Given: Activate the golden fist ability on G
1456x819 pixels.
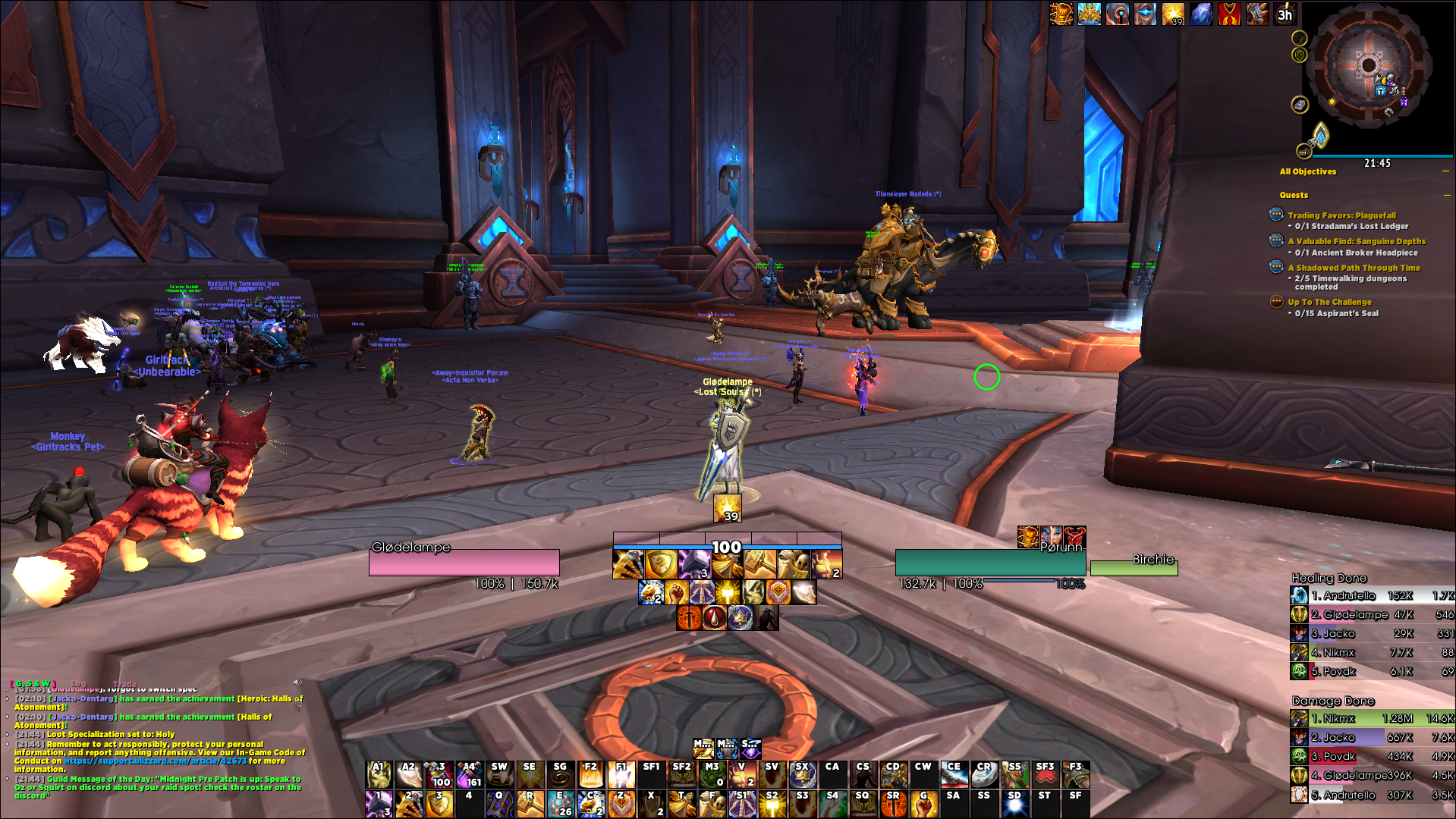Looking at the screenshot, I should [923, 803].
